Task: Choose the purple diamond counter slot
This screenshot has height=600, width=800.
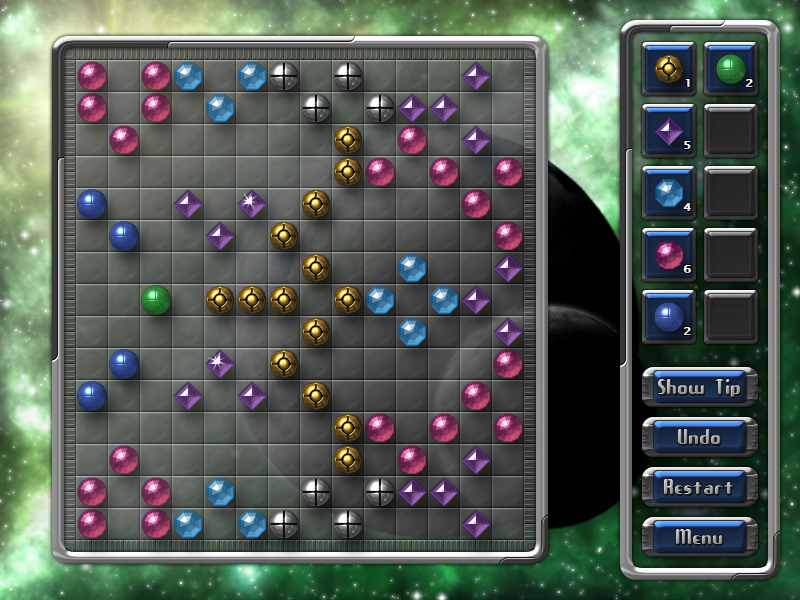Action: pyautogui.click(x=668, y=130)
